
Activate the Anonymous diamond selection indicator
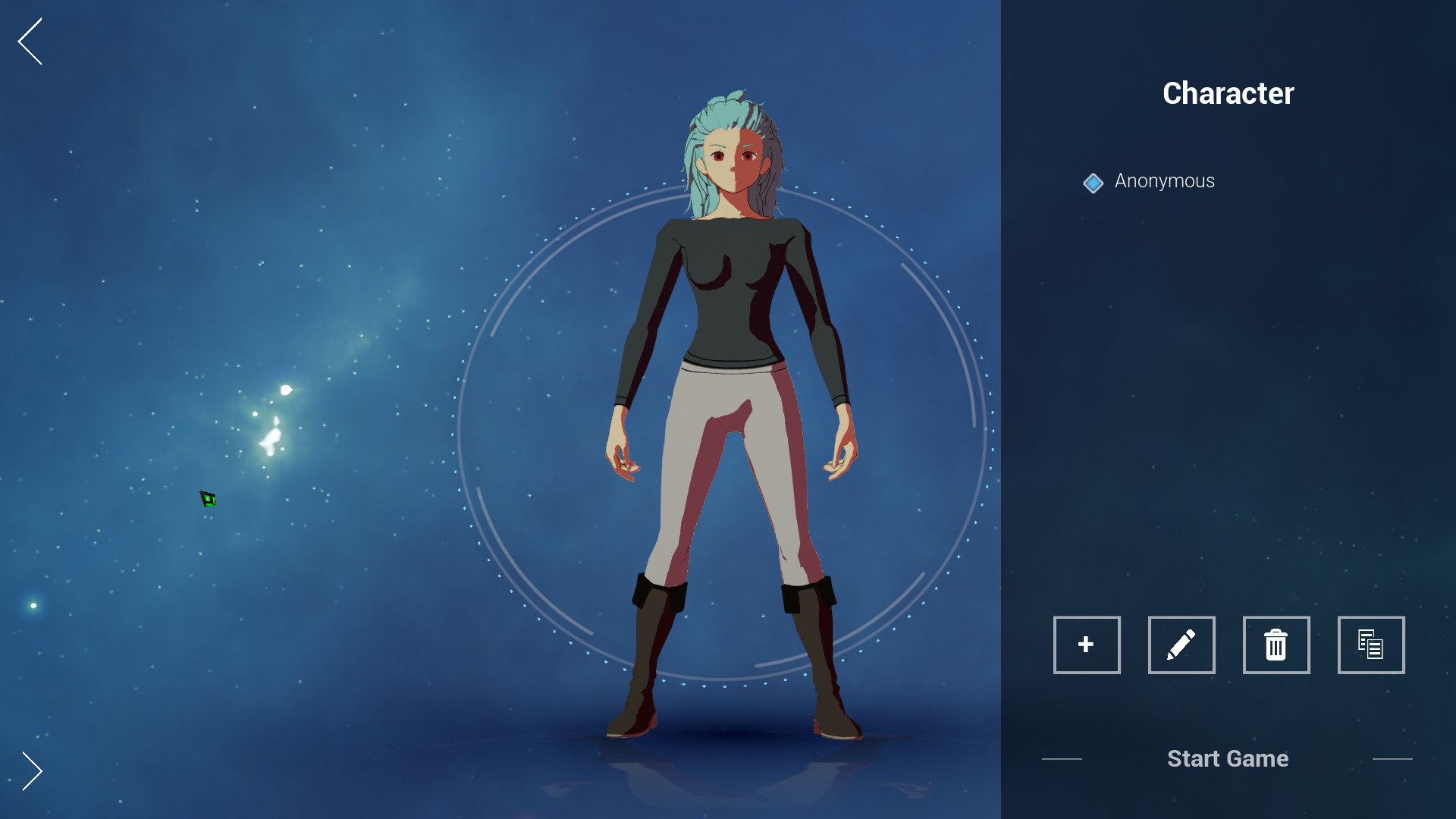tap(1093, 182)
